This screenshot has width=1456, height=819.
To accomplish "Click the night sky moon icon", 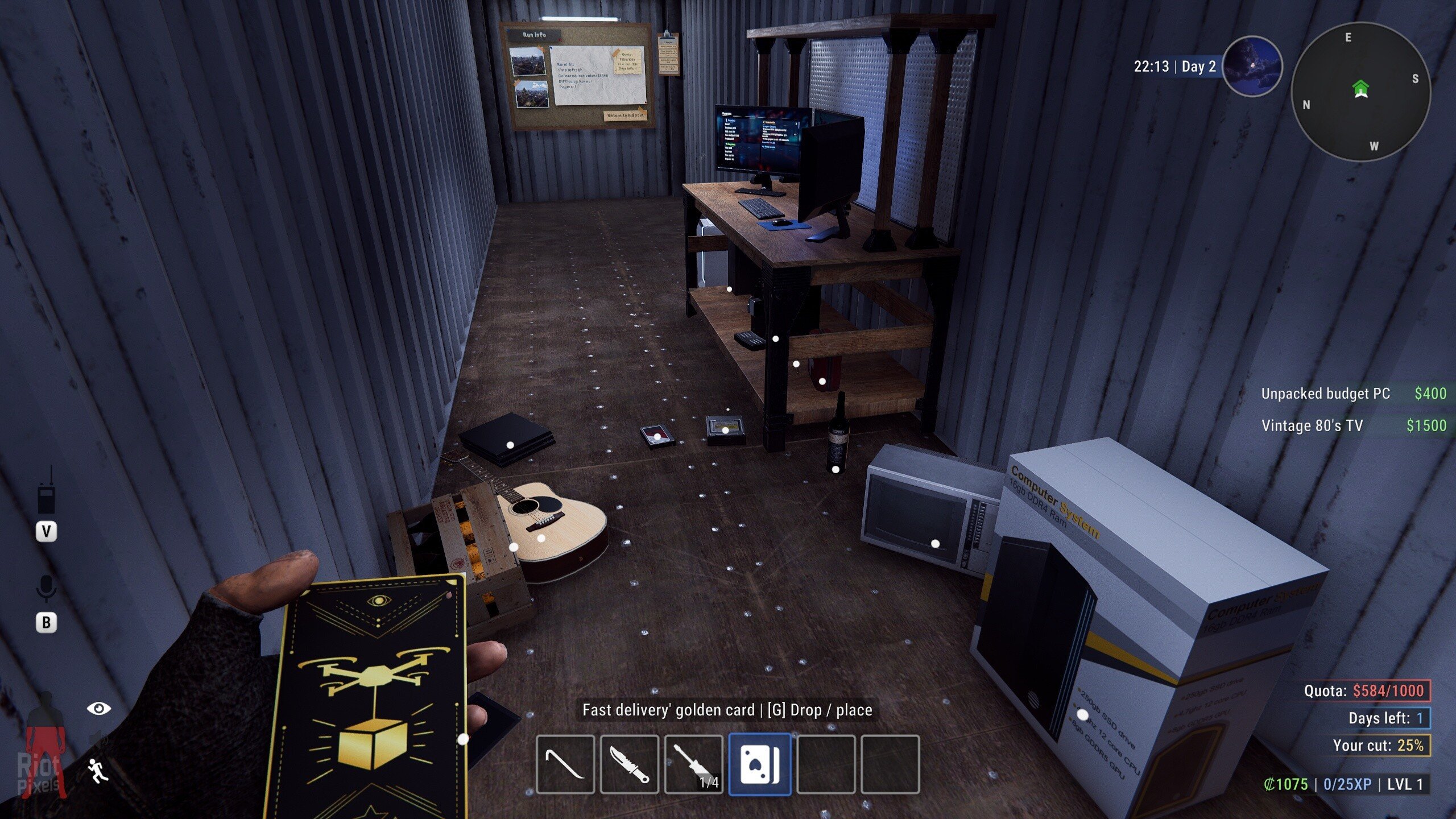I will (x=1252, y=66).
